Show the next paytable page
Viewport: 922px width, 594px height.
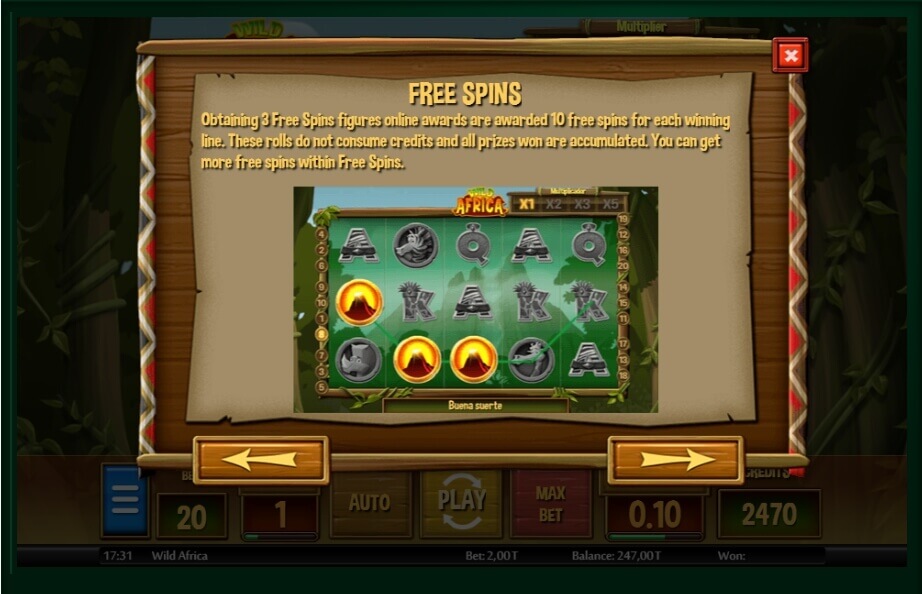click(x=675, y=459)
